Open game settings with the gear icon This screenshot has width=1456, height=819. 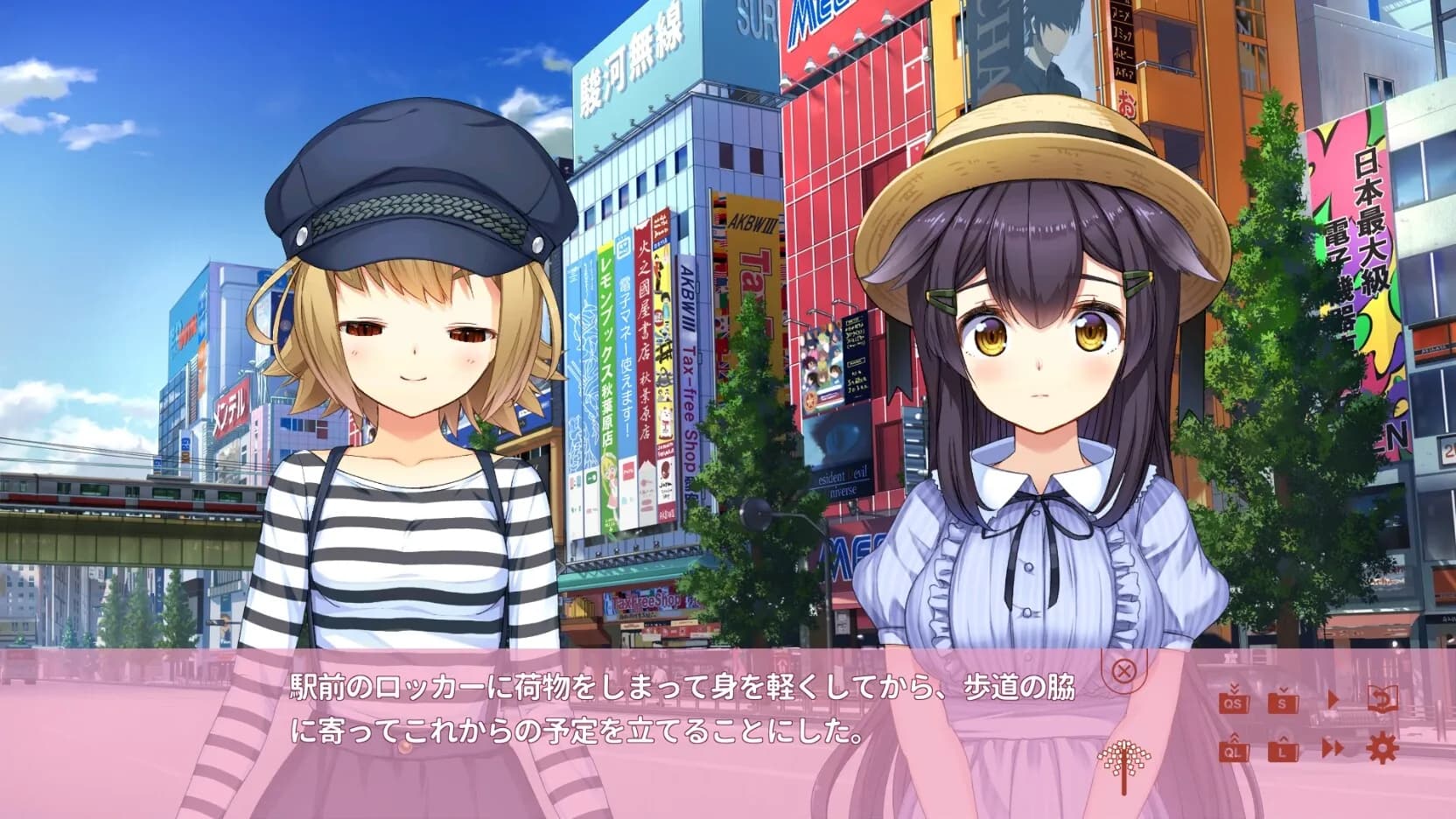tap(1381, 748)
